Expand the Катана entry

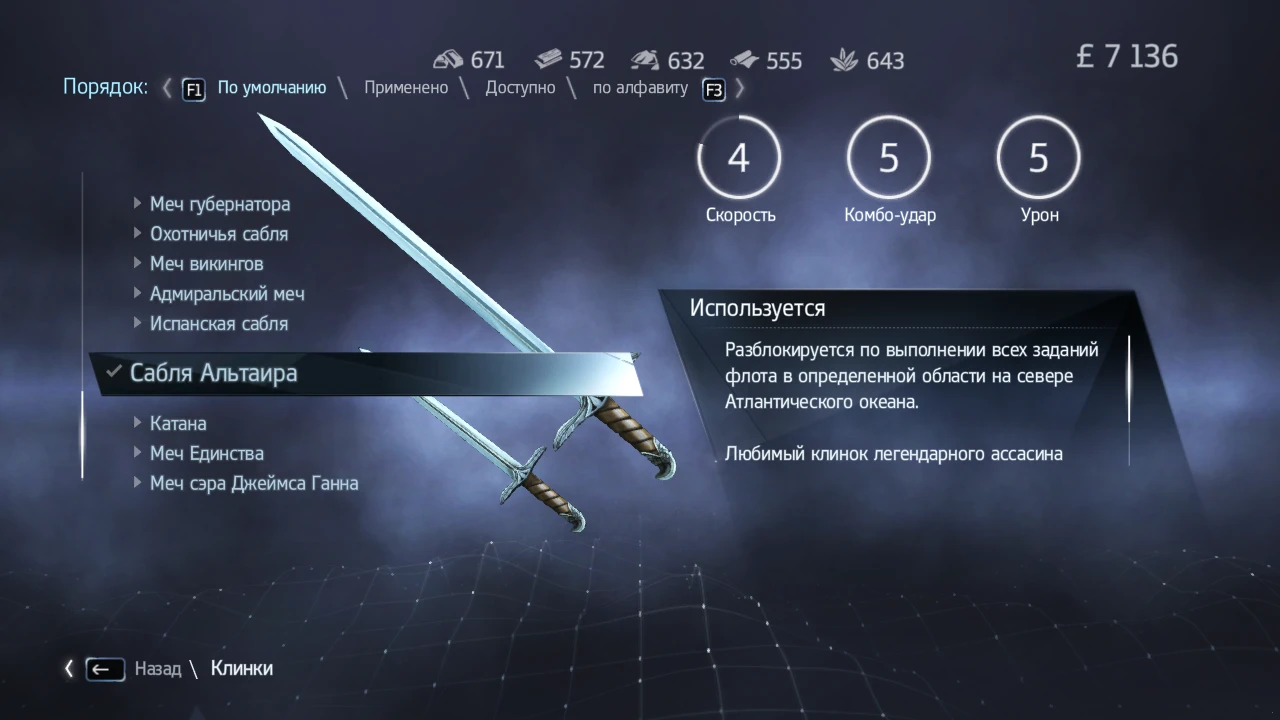pyautogui.click(x=137, y=423)
